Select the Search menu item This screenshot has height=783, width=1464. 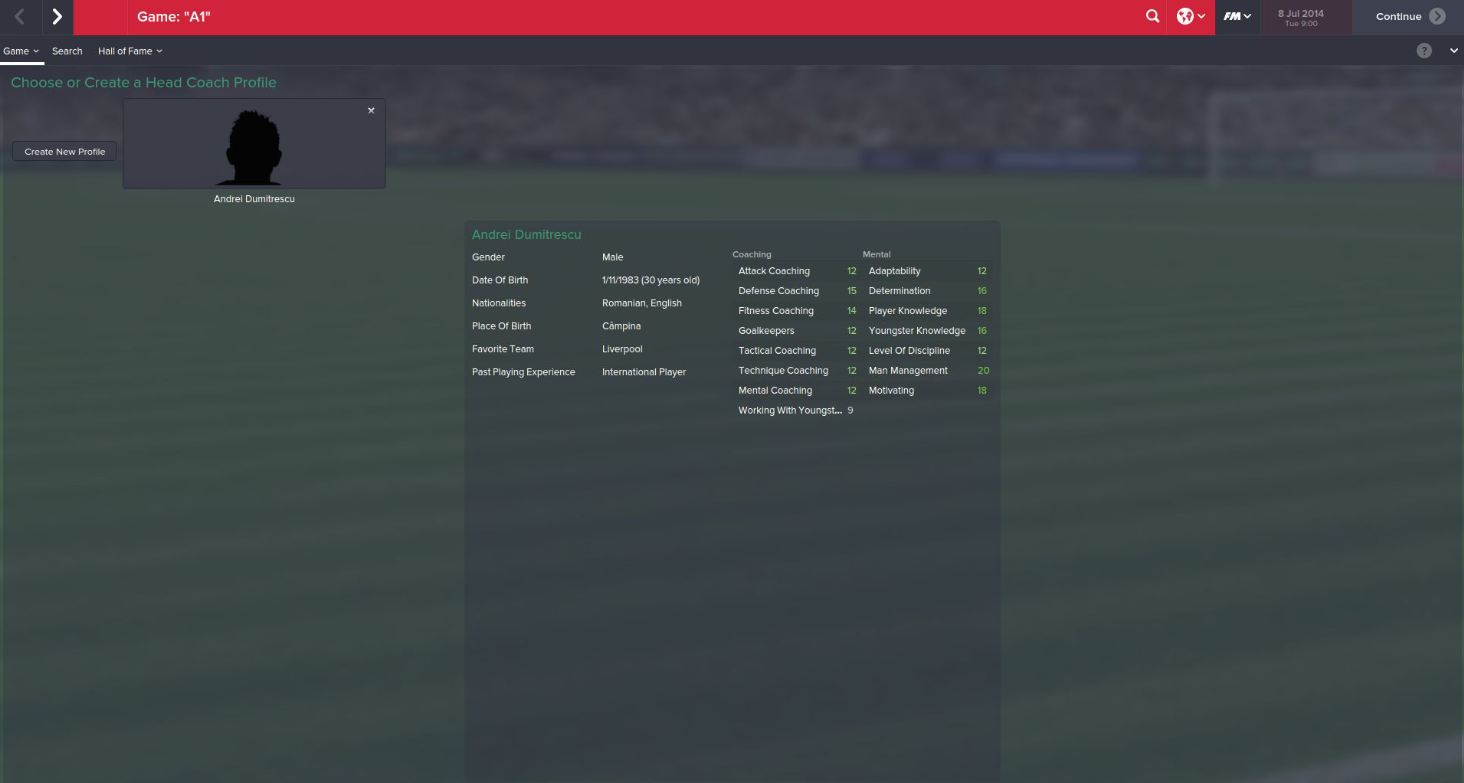(x=67, y=51)
